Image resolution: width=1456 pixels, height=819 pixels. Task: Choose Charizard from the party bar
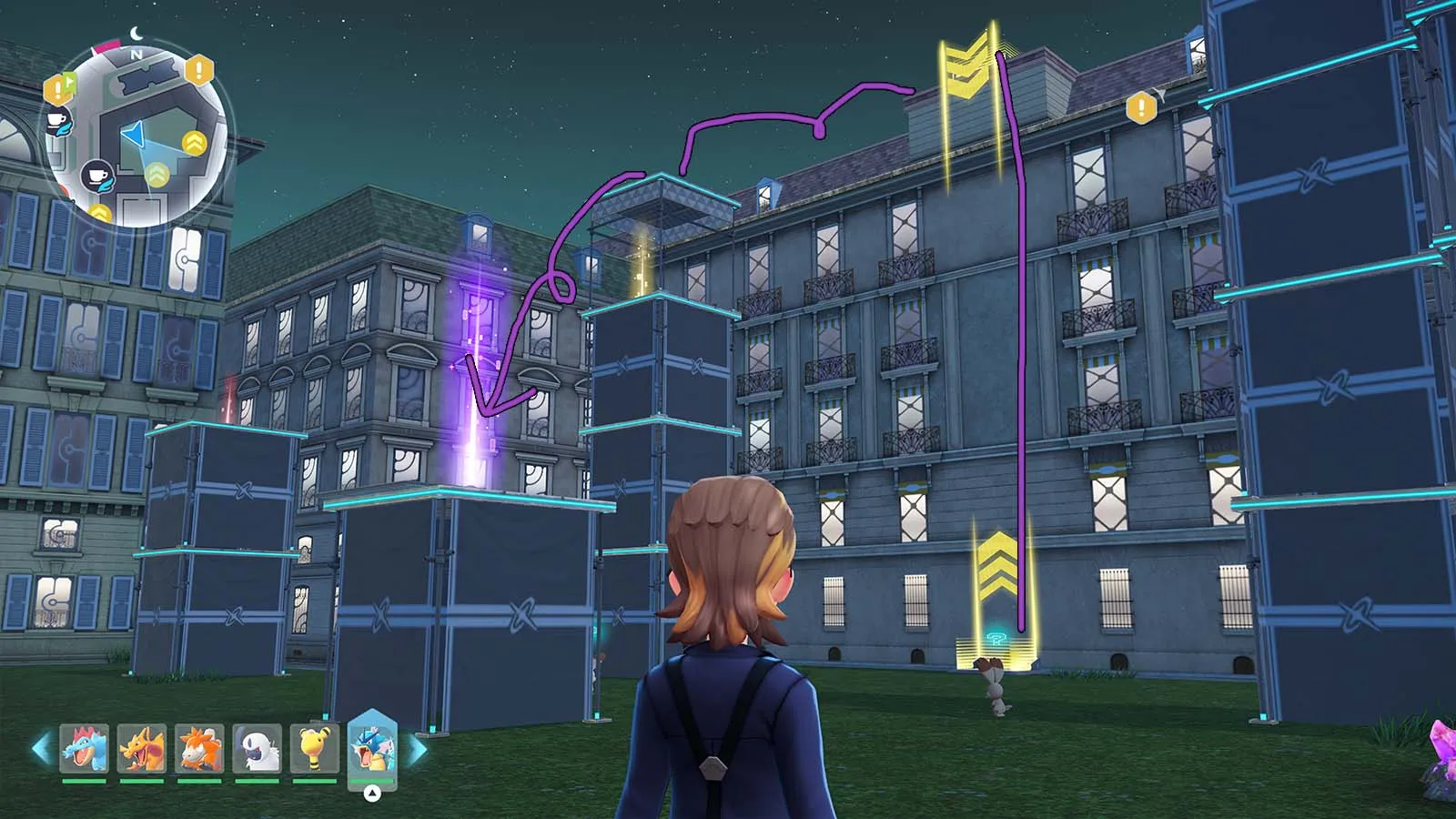pyautogui.click(x=142, y=748)
